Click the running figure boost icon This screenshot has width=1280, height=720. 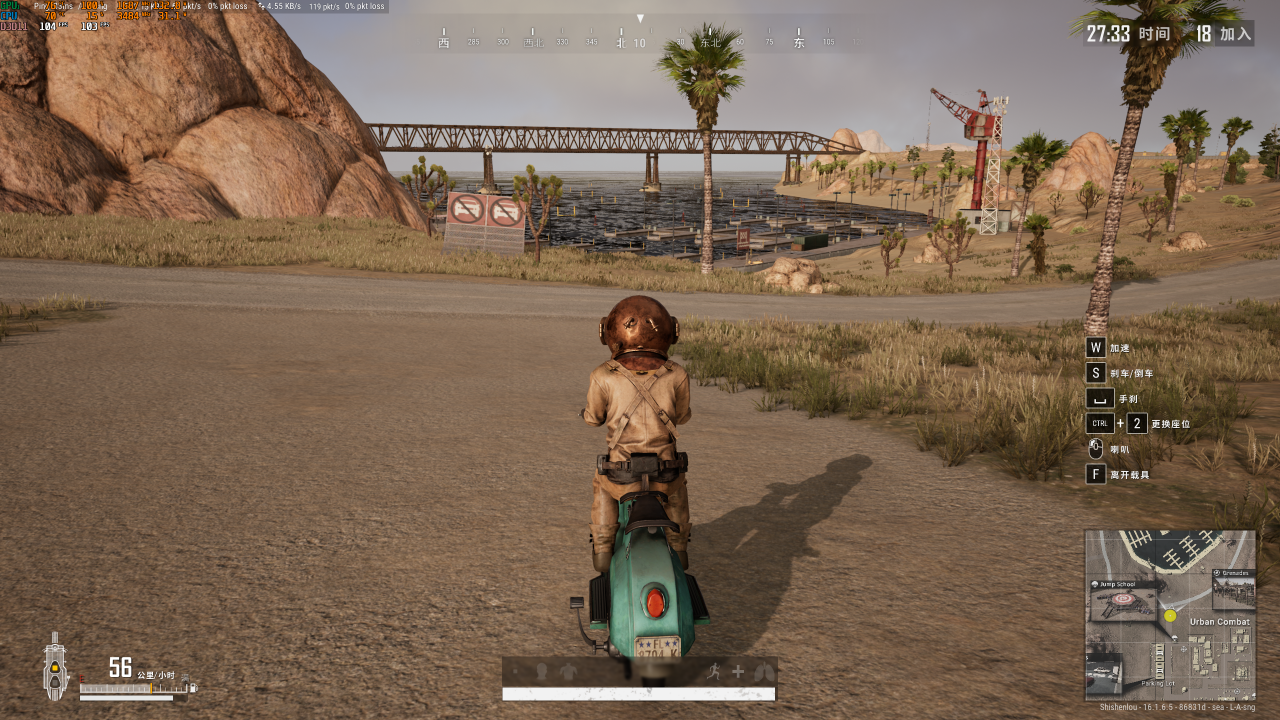pos(714,671)
